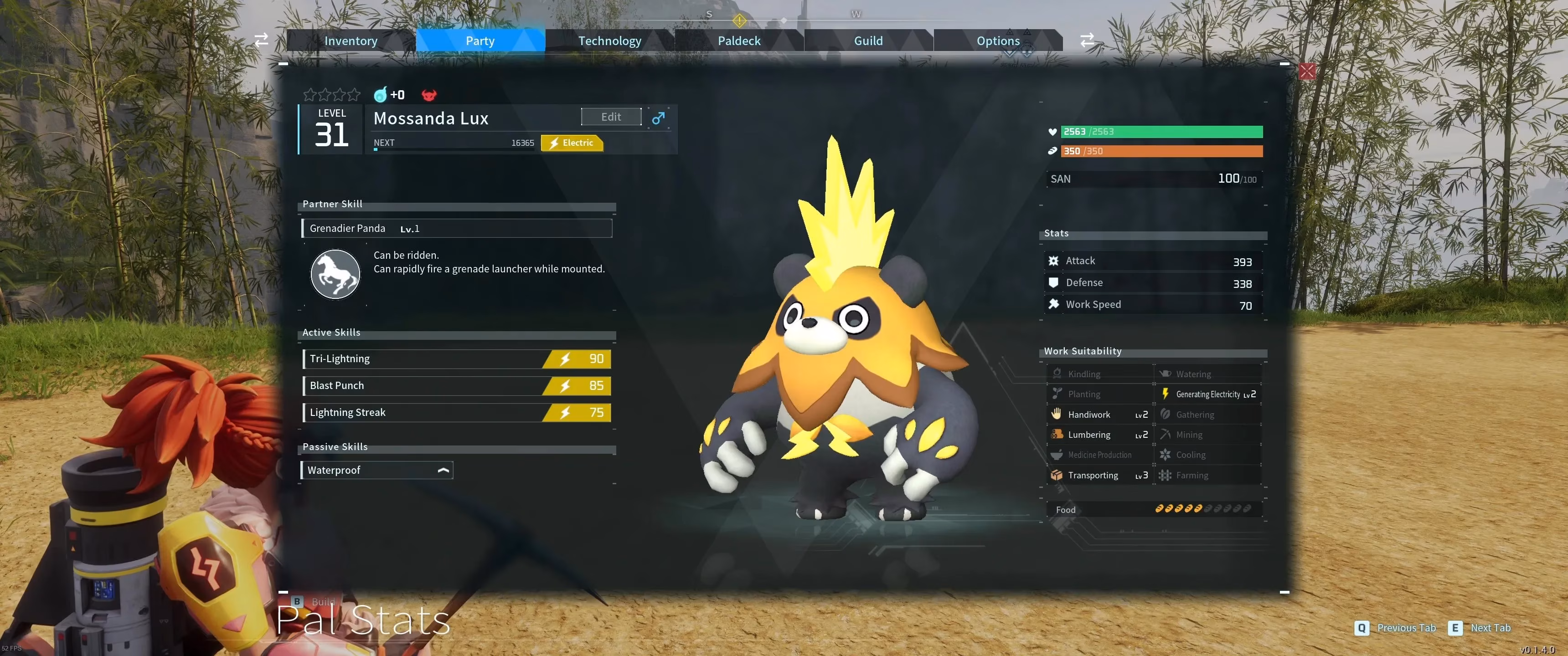Click the swap arrows icon left of Inventory

pyautogui.click(x=261, y=40)
